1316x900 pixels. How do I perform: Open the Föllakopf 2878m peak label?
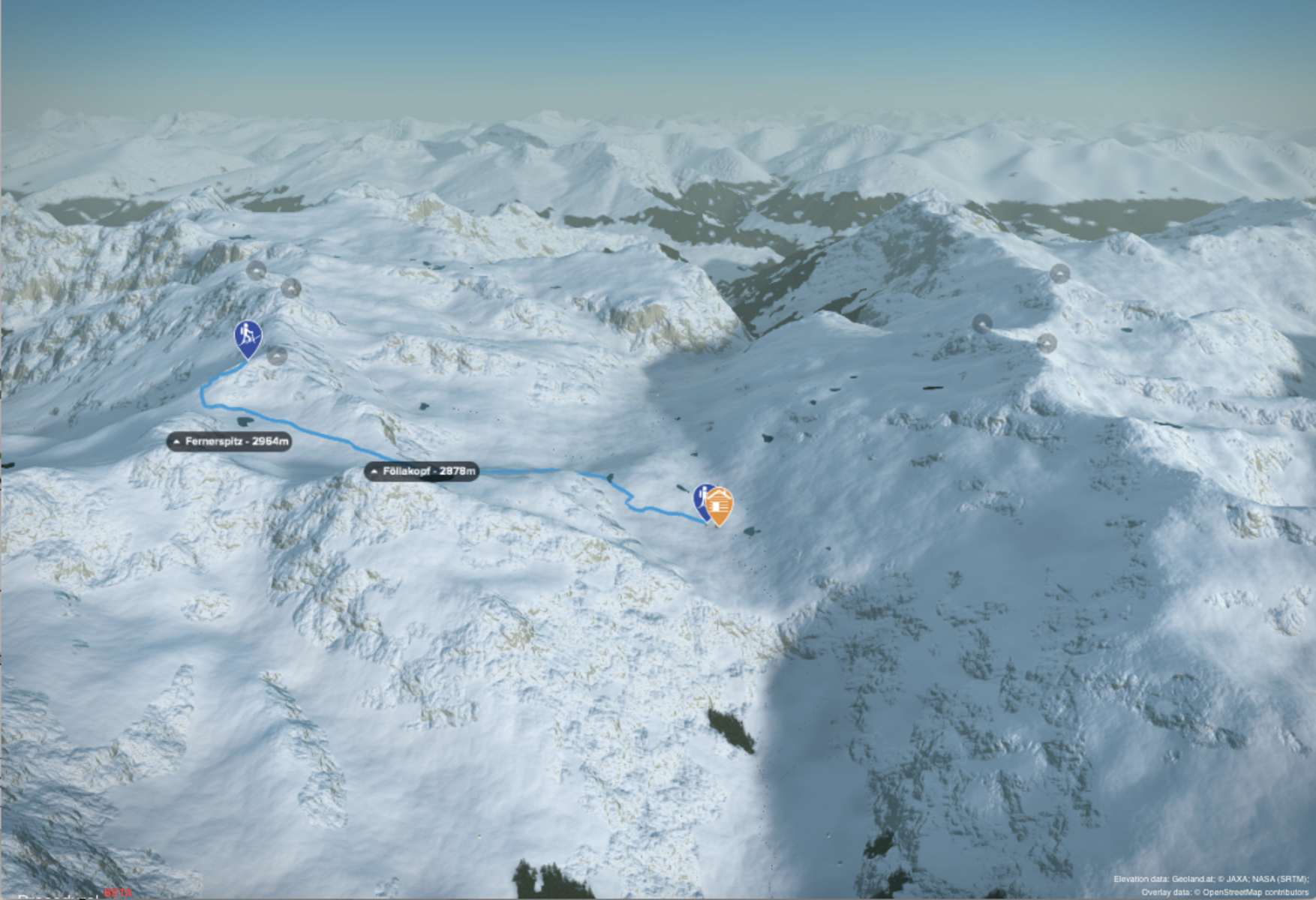click(x=422, y=472)
